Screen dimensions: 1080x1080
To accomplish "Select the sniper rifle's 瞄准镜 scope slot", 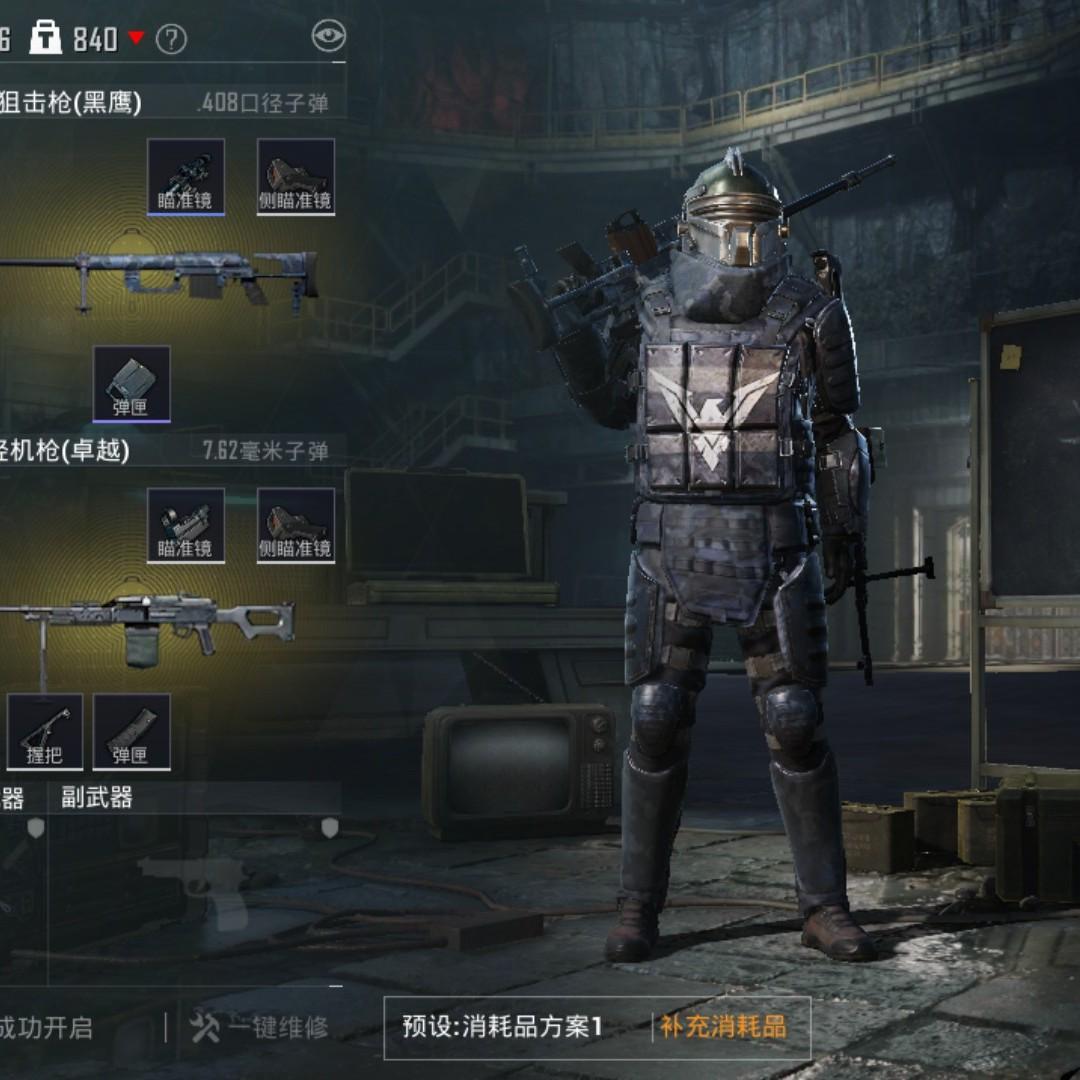I will 186,176.
